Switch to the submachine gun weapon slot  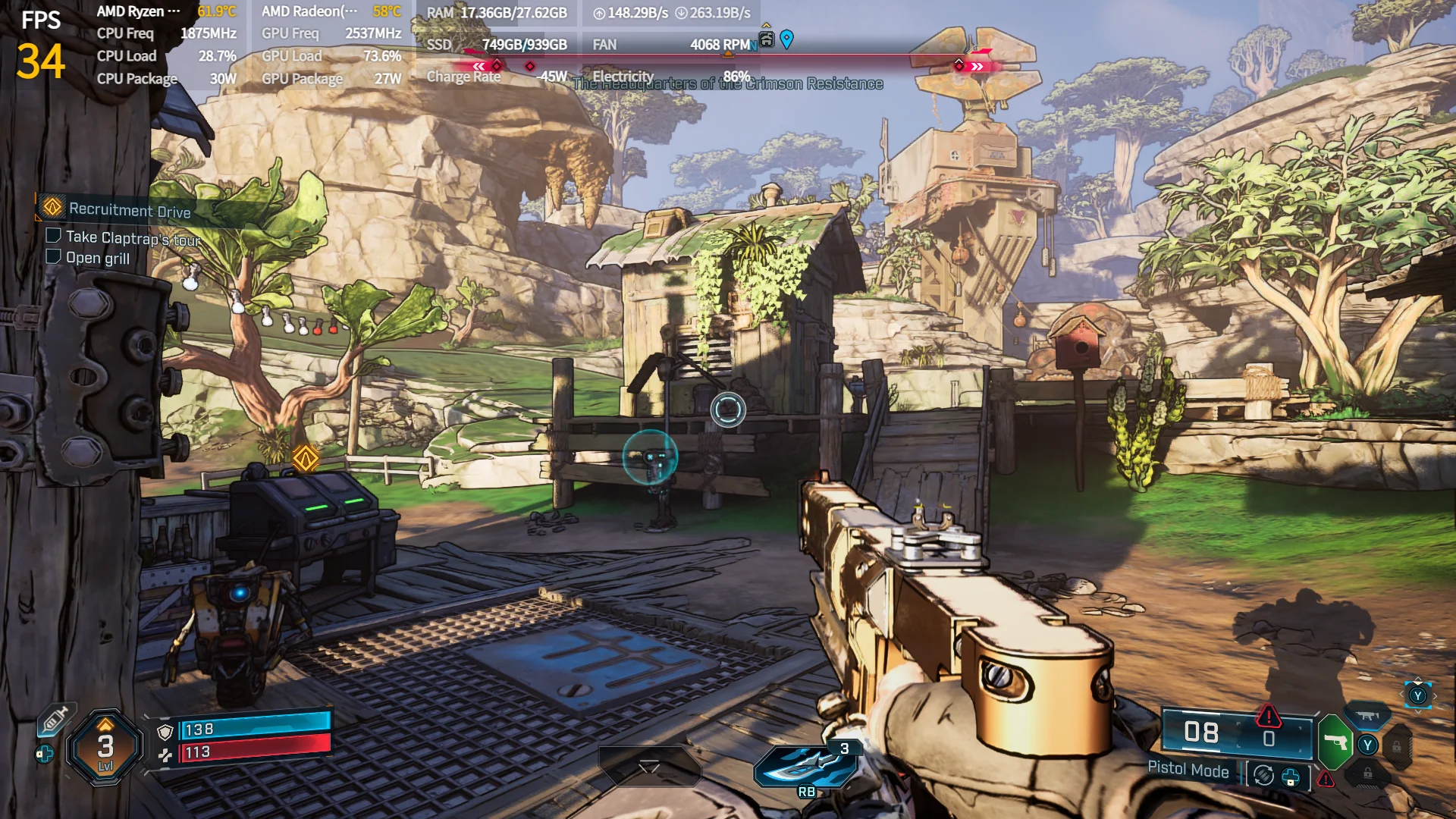click(x=1367, y=716)
